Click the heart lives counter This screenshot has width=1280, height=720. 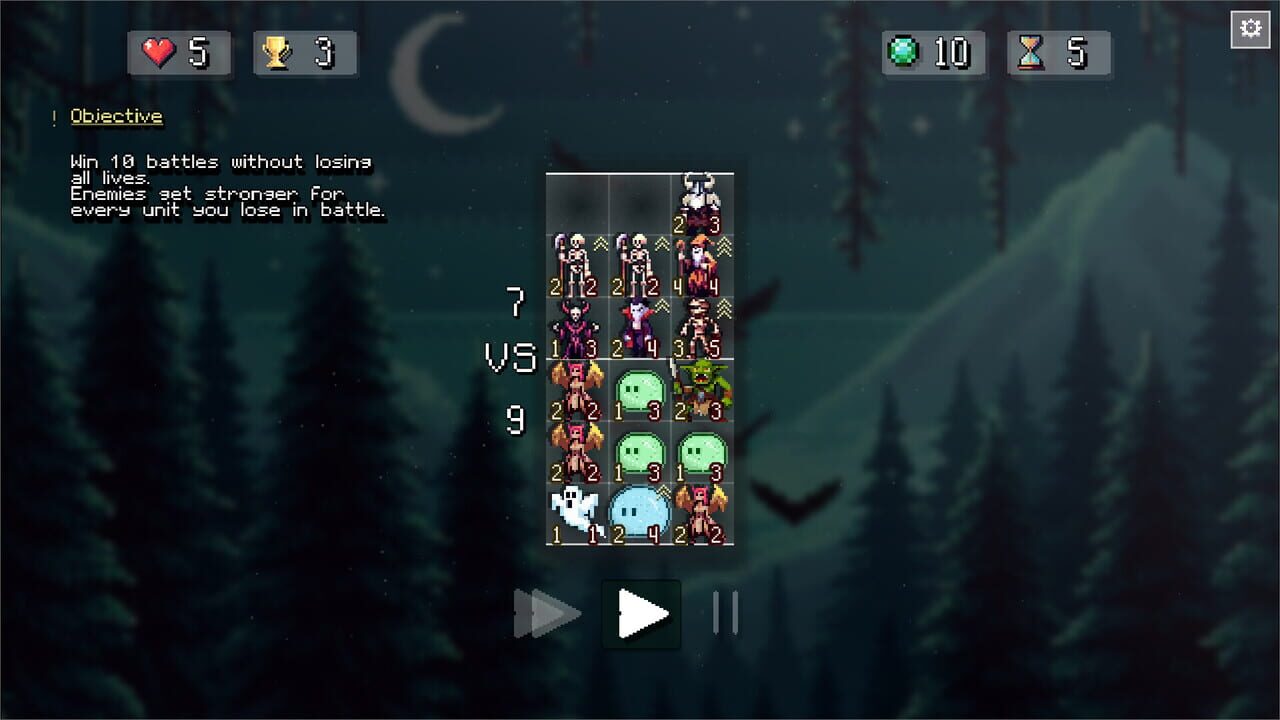click(x=179, y=55)
